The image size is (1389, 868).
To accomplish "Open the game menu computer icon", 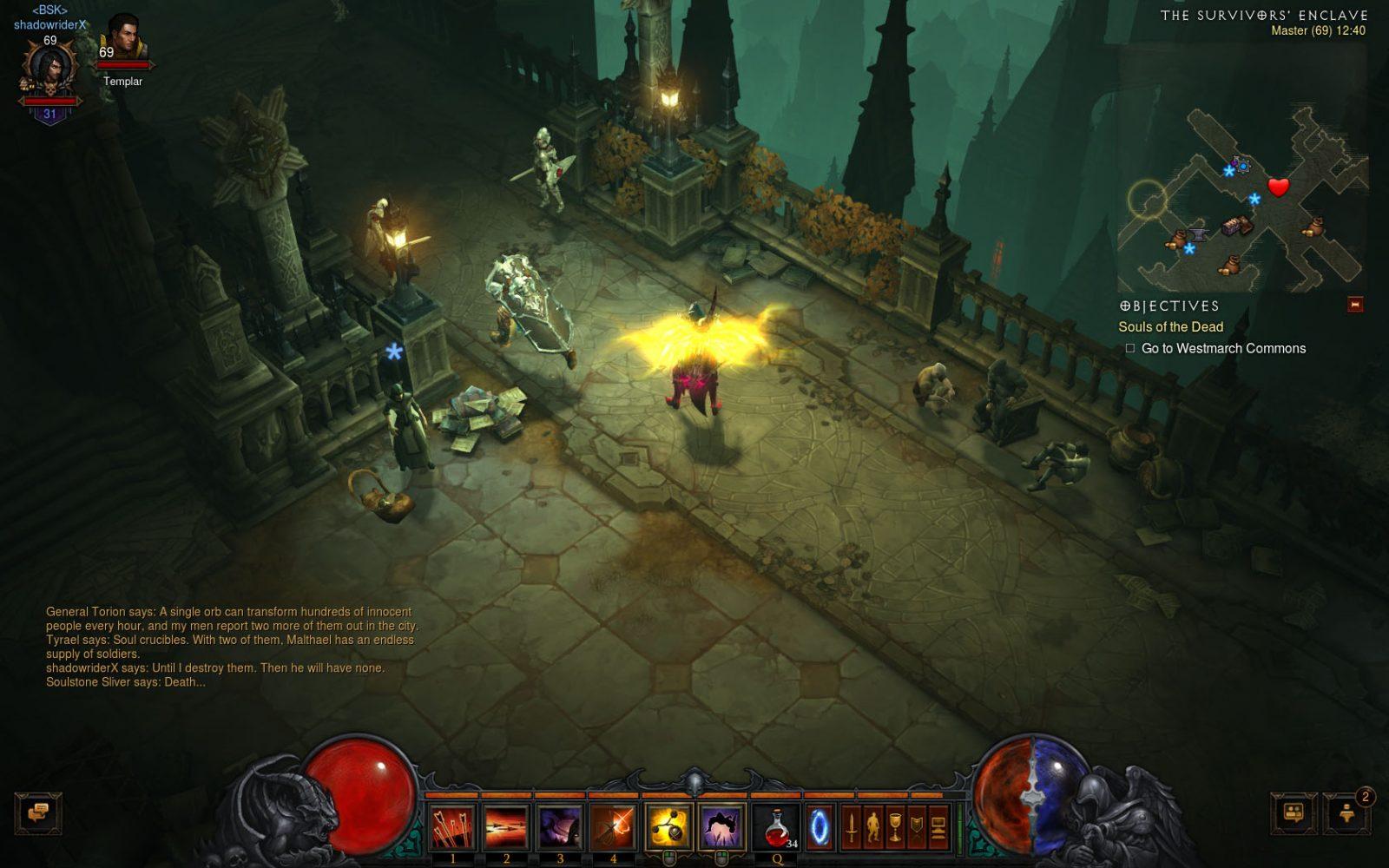I will [938, 826].
